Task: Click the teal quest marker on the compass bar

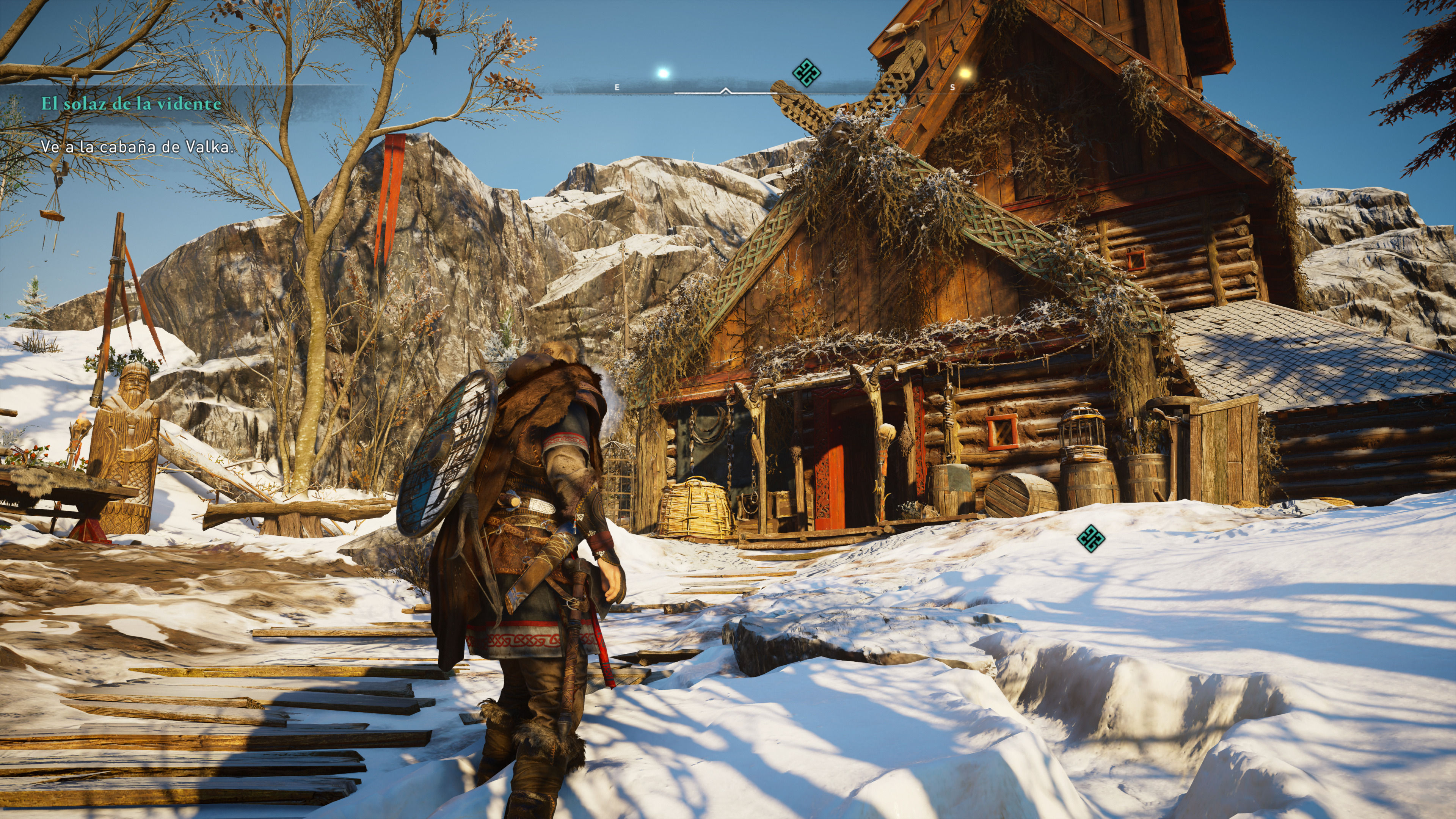Action: [806, 72]
